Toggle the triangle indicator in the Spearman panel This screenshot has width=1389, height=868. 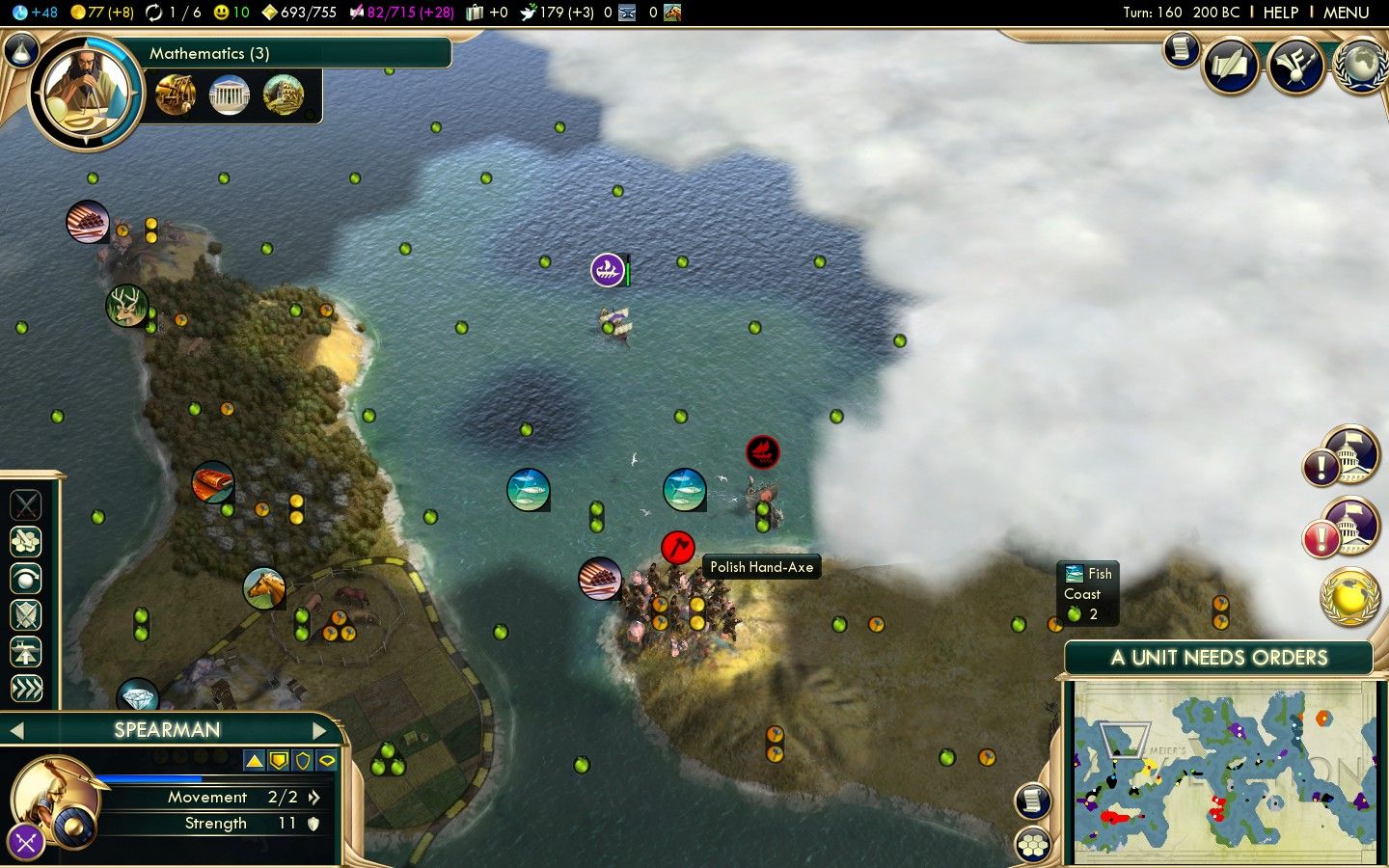pos(254,759)
